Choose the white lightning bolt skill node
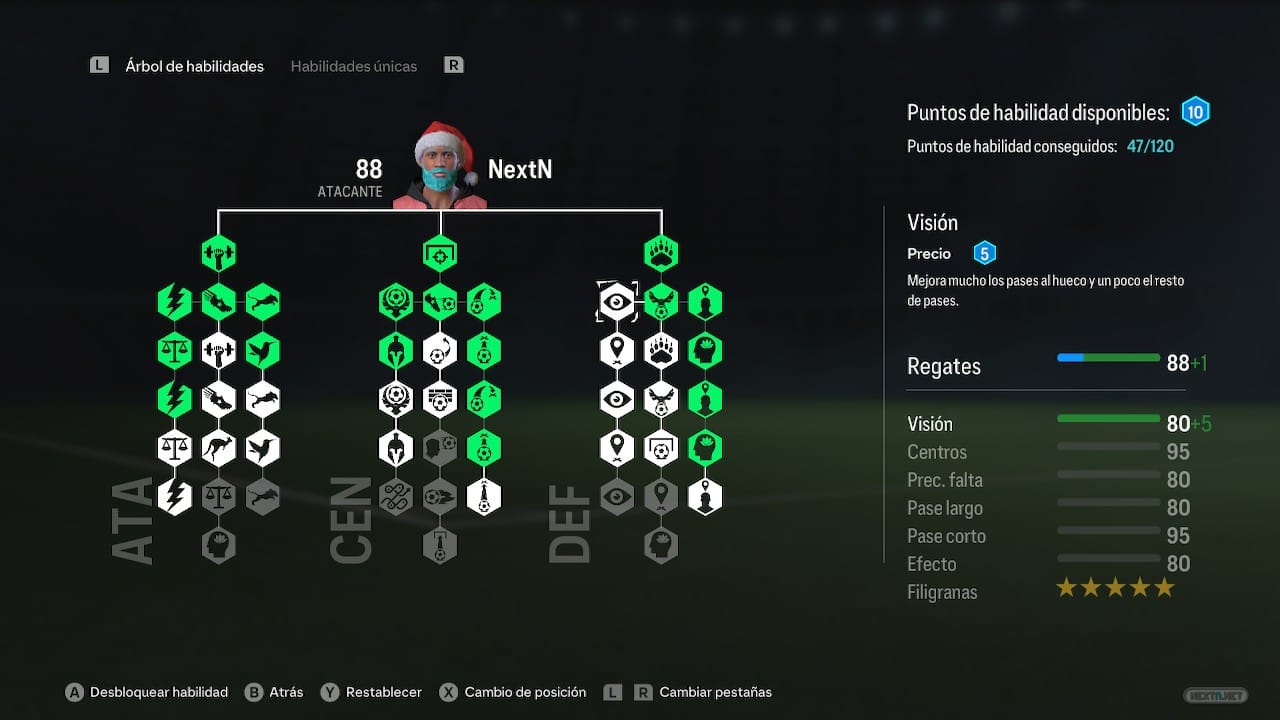 click(x=175, y=496)
